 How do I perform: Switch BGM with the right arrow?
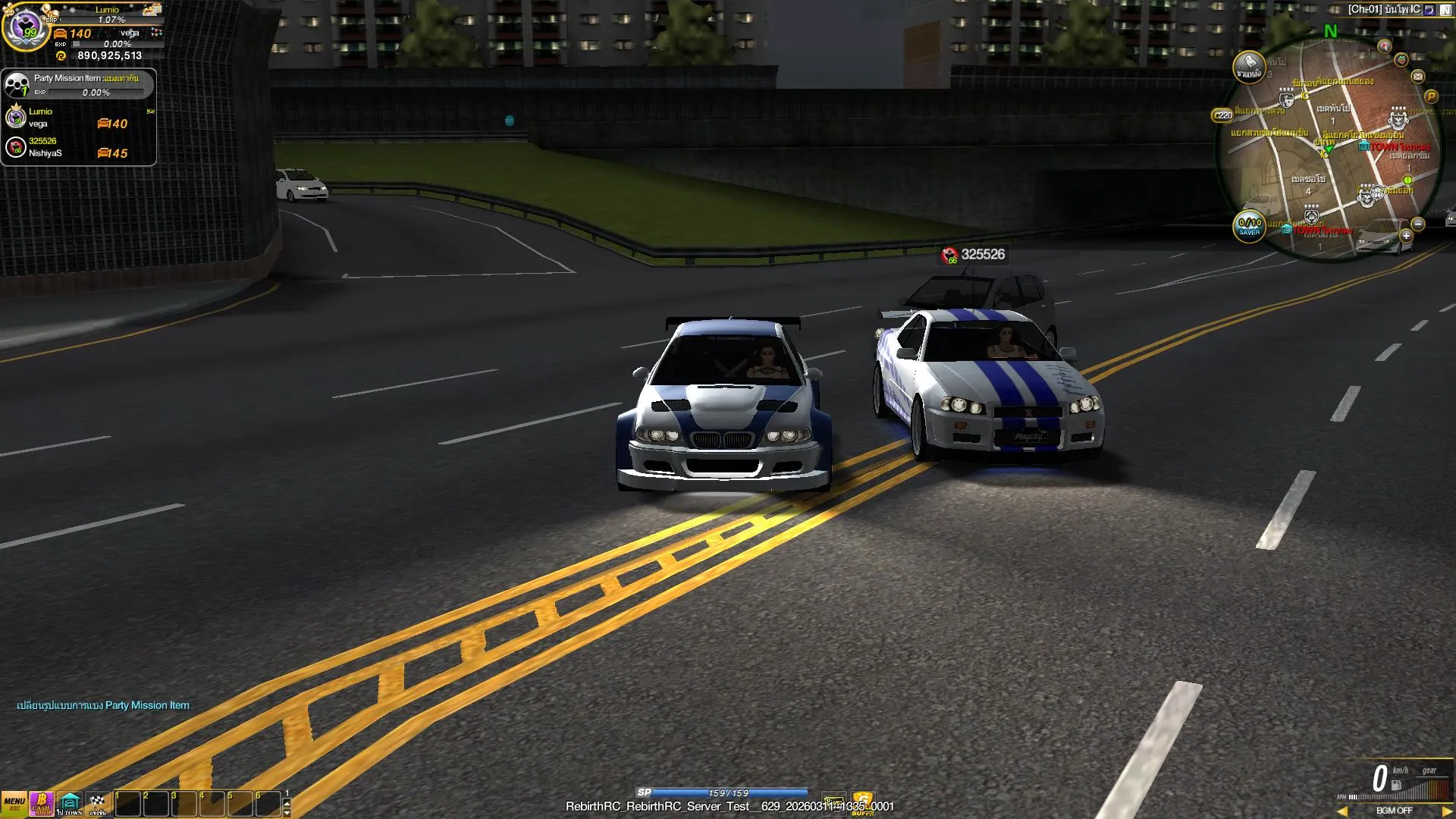(x=1447, y=811)
